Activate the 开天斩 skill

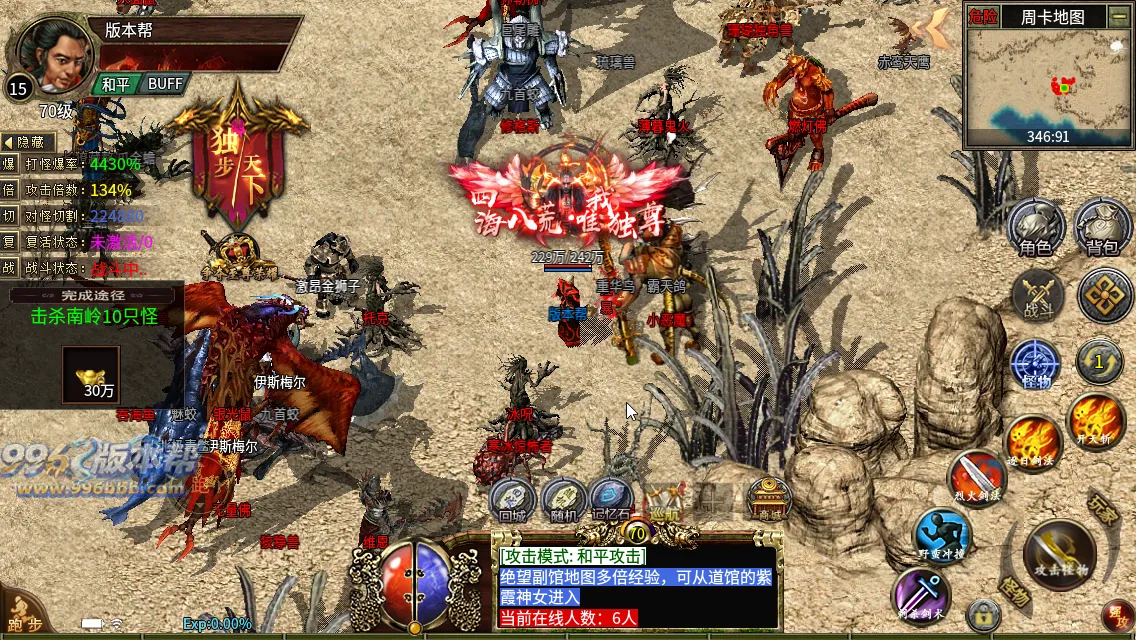[x=1096, y=421]
